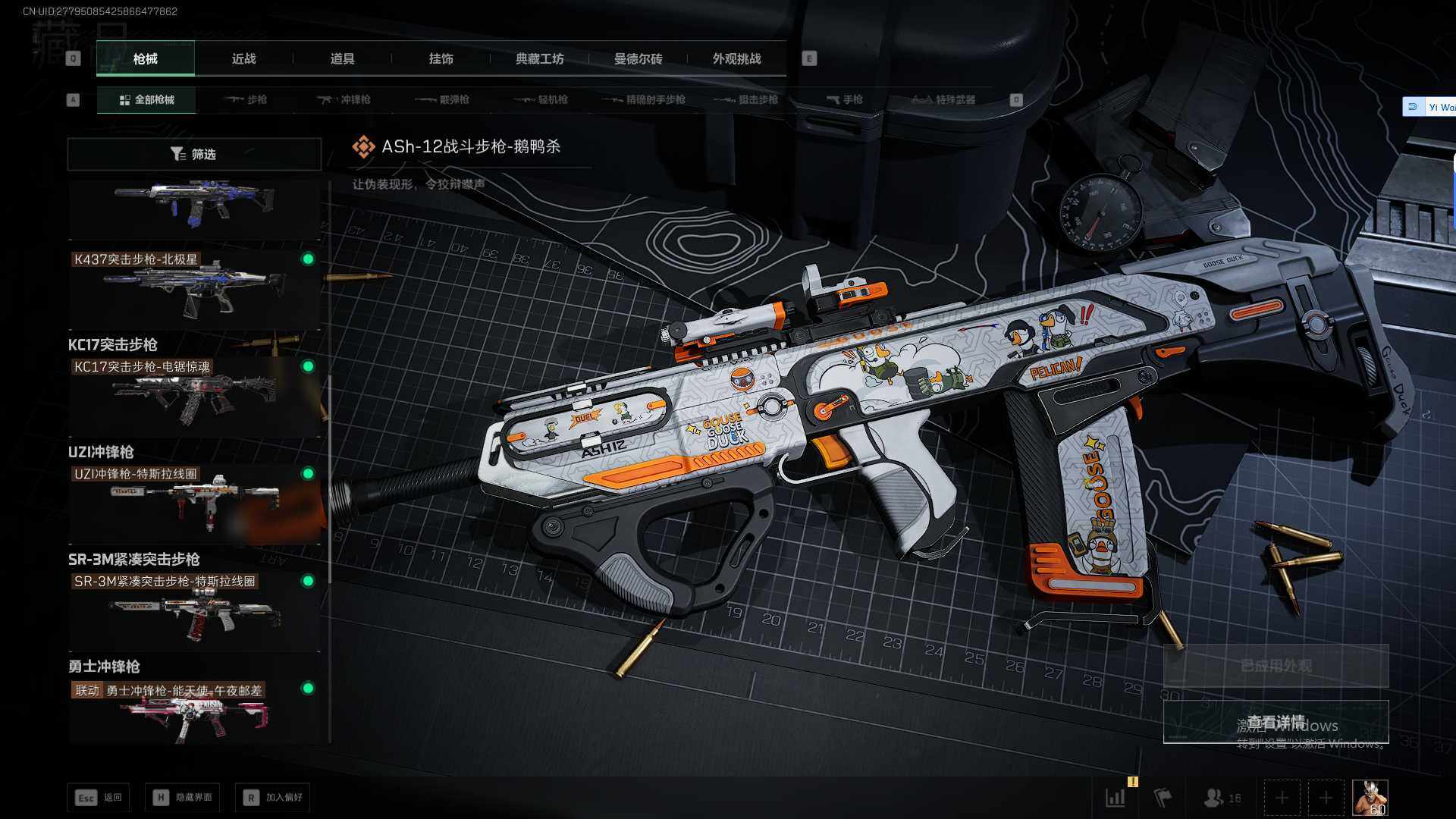Image resolution: width=1456 pixels, height=819 pixels.
Task: Click the 查看详情 (view details) button
Action: [x=1276, y=722]
